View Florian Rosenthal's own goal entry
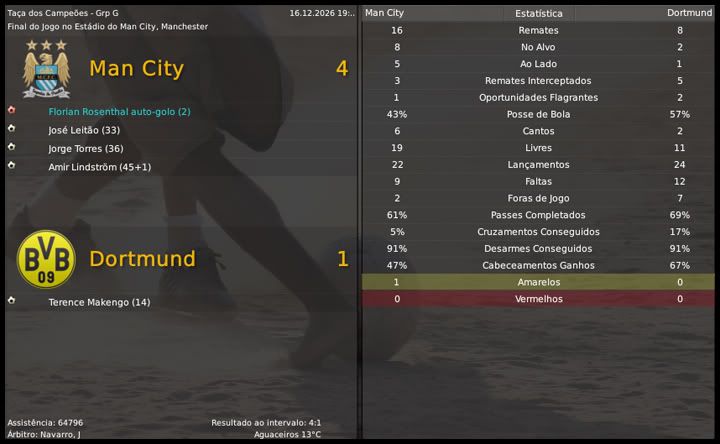Screen dimensions: 720x444 (119, 112)
